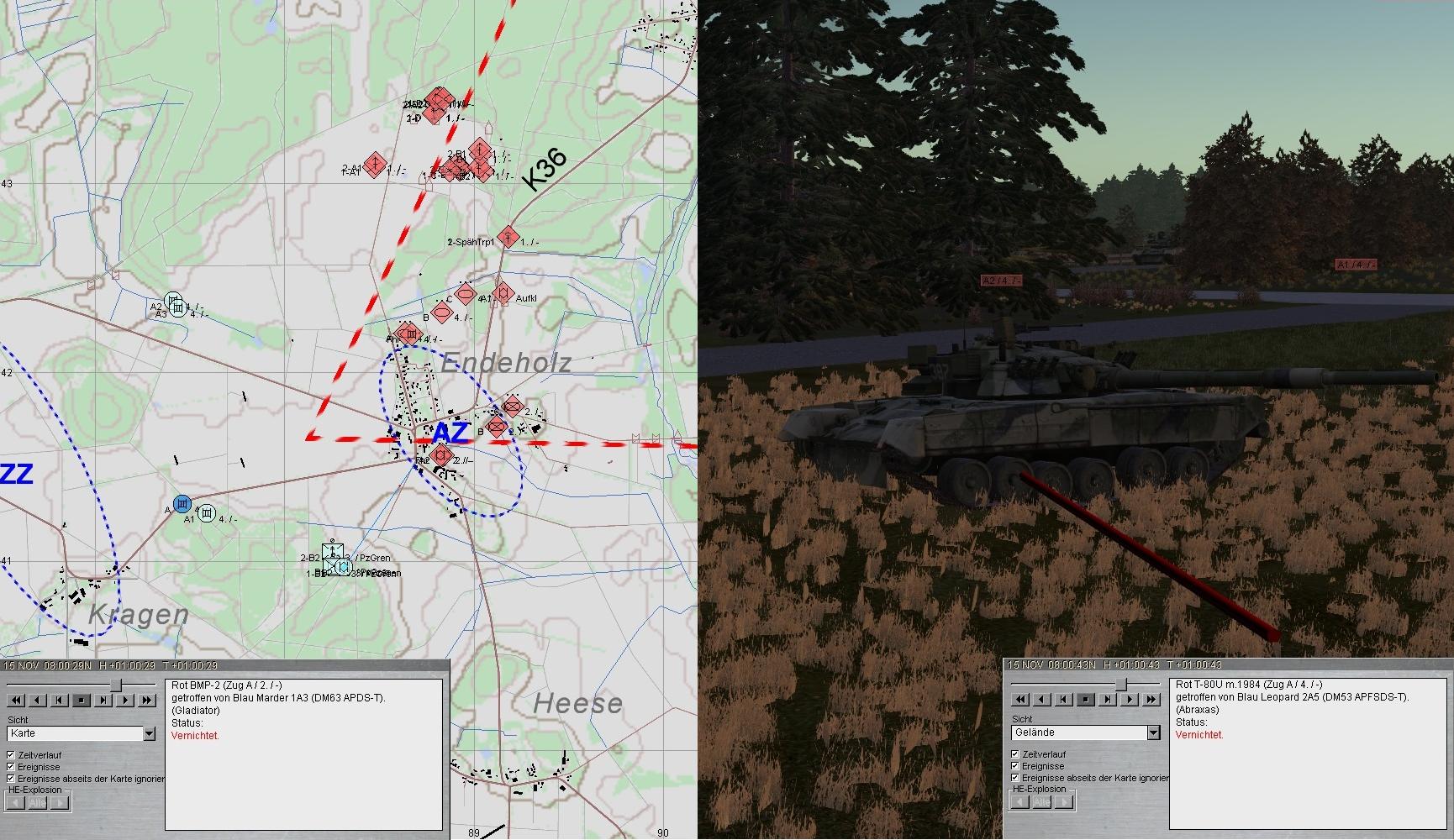Toggle Zeitverlauf checkbox in the Karte panel
The image size is (1454, 840).
click(x=11, y=755)
